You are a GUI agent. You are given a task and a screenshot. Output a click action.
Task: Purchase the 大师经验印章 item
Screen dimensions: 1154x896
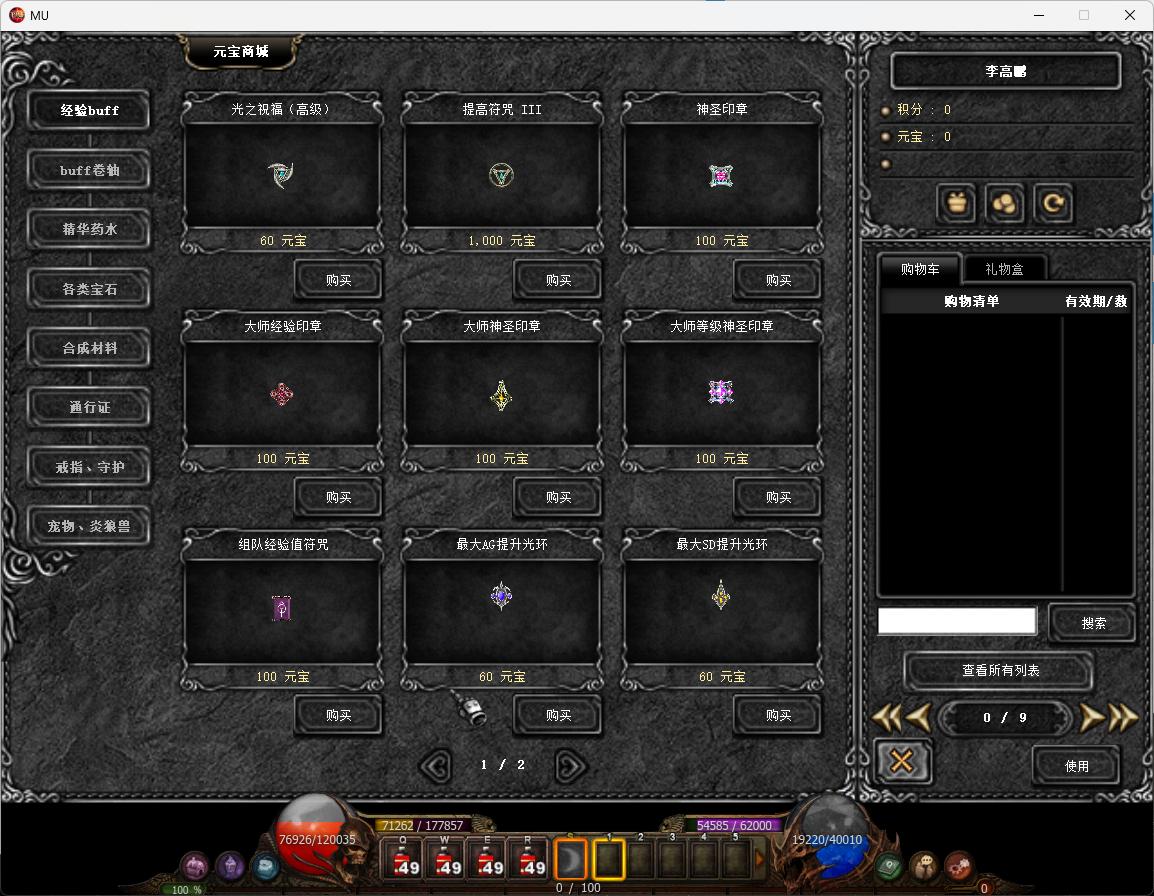coord(338,498)
